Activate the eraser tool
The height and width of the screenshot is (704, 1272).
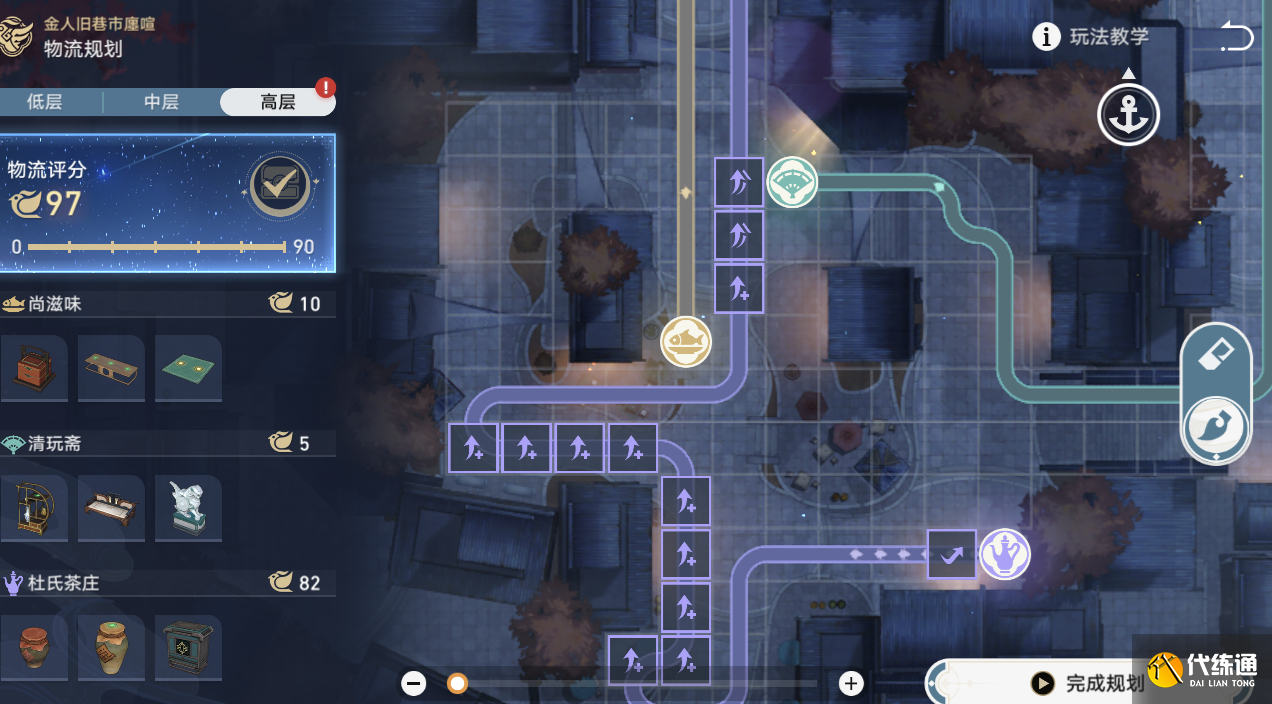(1216, 355)
